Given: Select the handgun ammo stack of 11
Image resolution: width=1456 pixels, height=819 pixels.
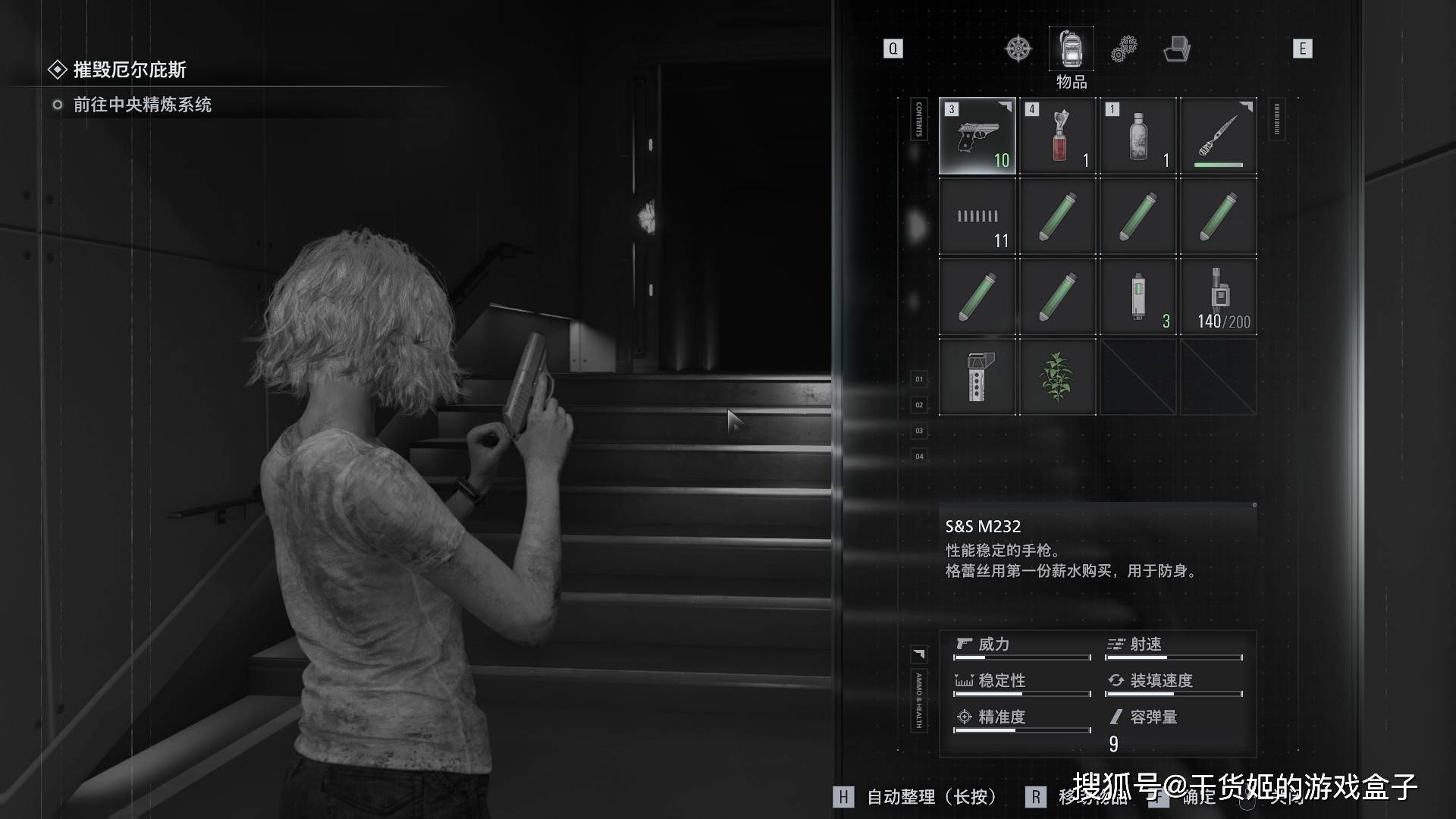Looking at the screenshot, I should (977, 217).
